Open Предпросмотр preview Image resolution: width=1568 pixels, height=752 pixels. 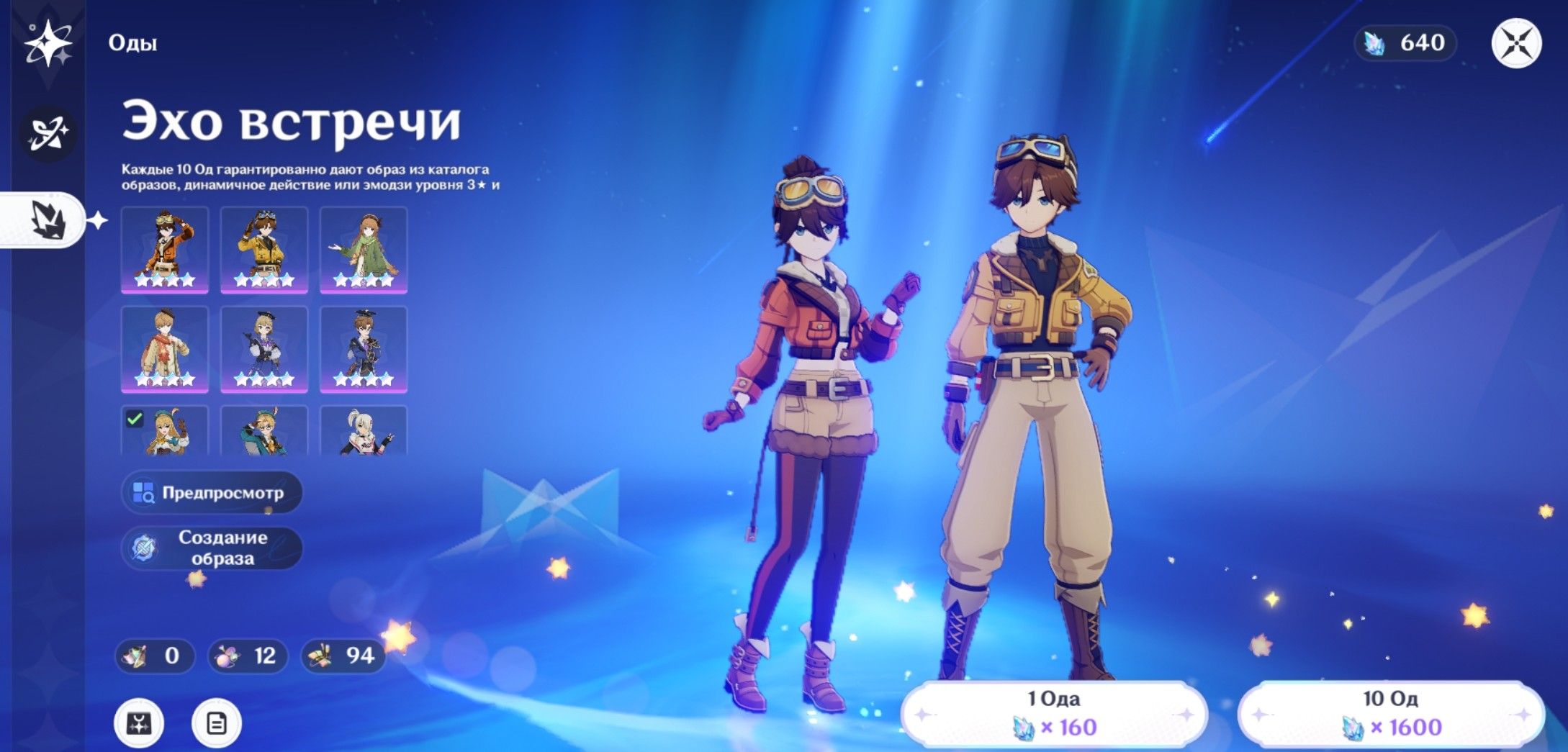212,493
